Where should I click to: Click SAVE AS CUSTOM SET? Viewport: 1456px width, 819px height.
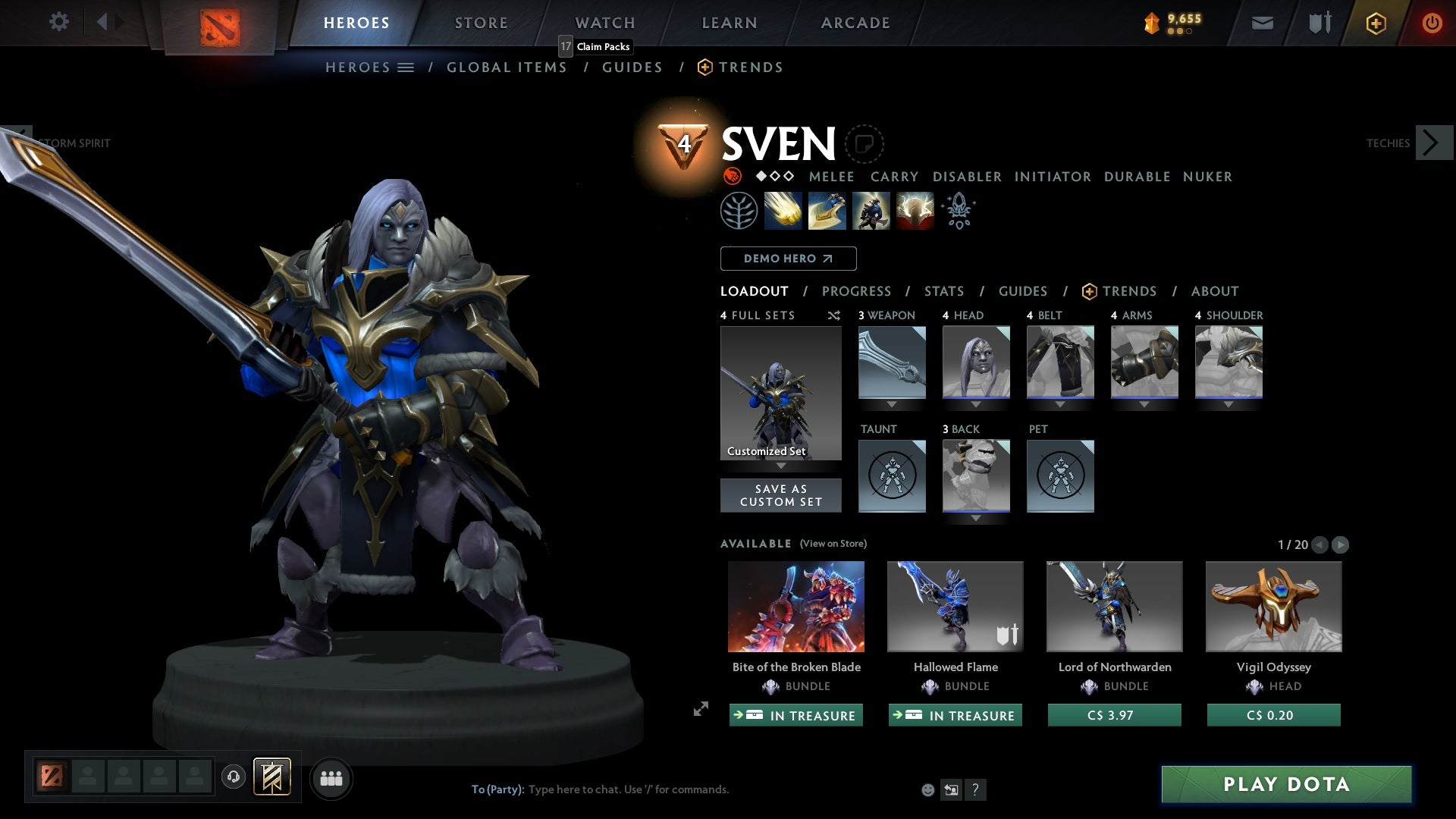pos(781,495)
